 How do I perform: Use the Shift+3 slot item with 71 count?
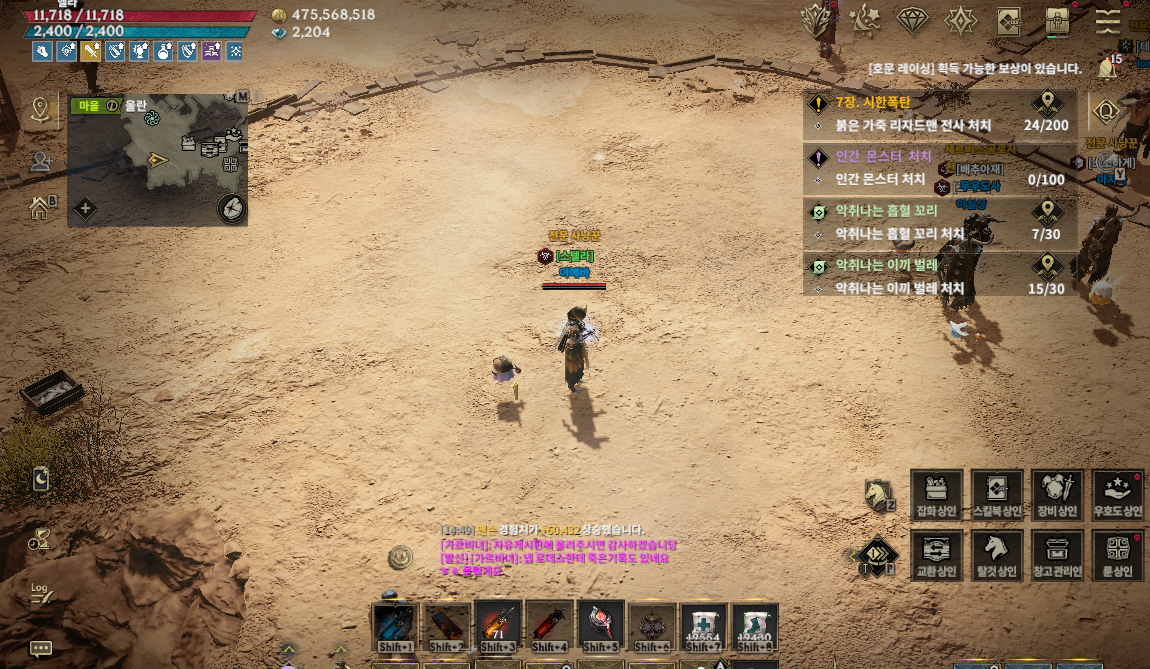click(x=499, y=627)
